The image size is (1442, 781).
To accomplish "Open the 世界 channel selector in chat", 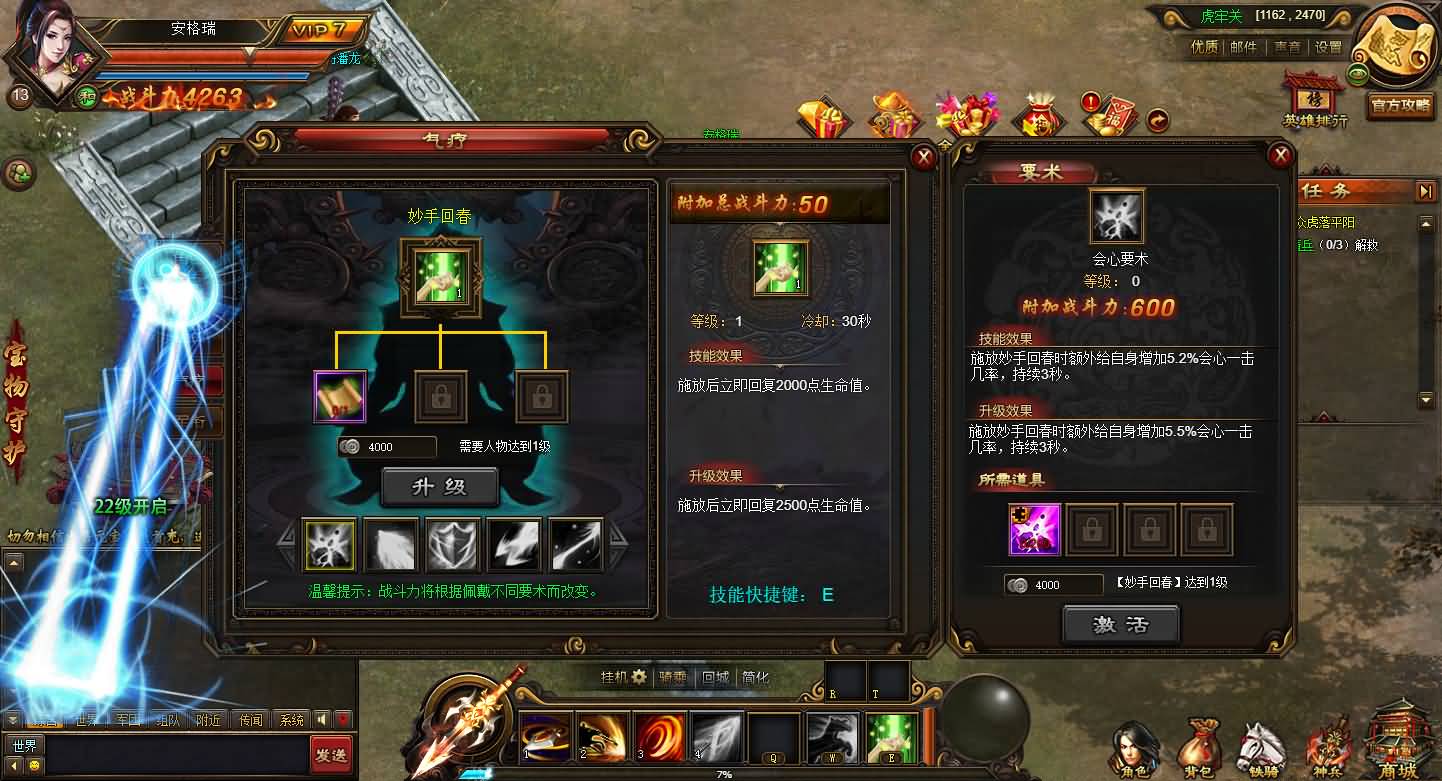I will point(24,744).
